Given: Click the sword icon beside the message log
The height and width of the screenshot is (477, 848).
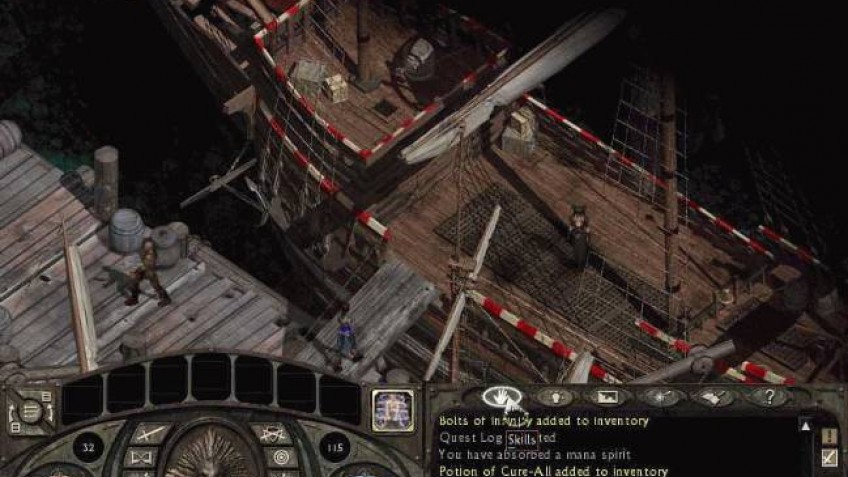Looking at the screenshot, I should (829, 458).
